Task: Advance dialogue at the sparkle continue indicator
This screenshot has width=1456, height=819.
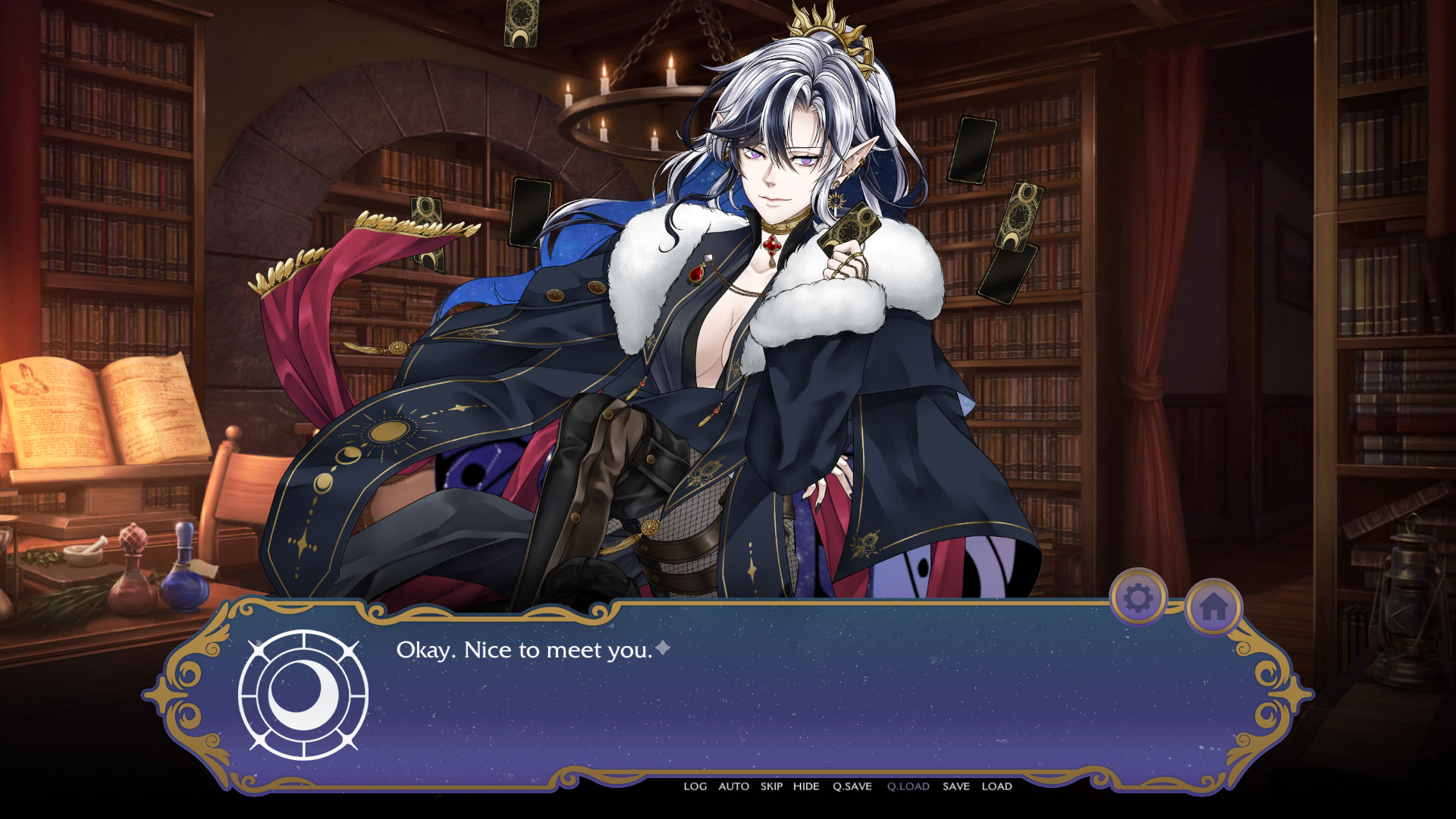Action: (663, 648)
